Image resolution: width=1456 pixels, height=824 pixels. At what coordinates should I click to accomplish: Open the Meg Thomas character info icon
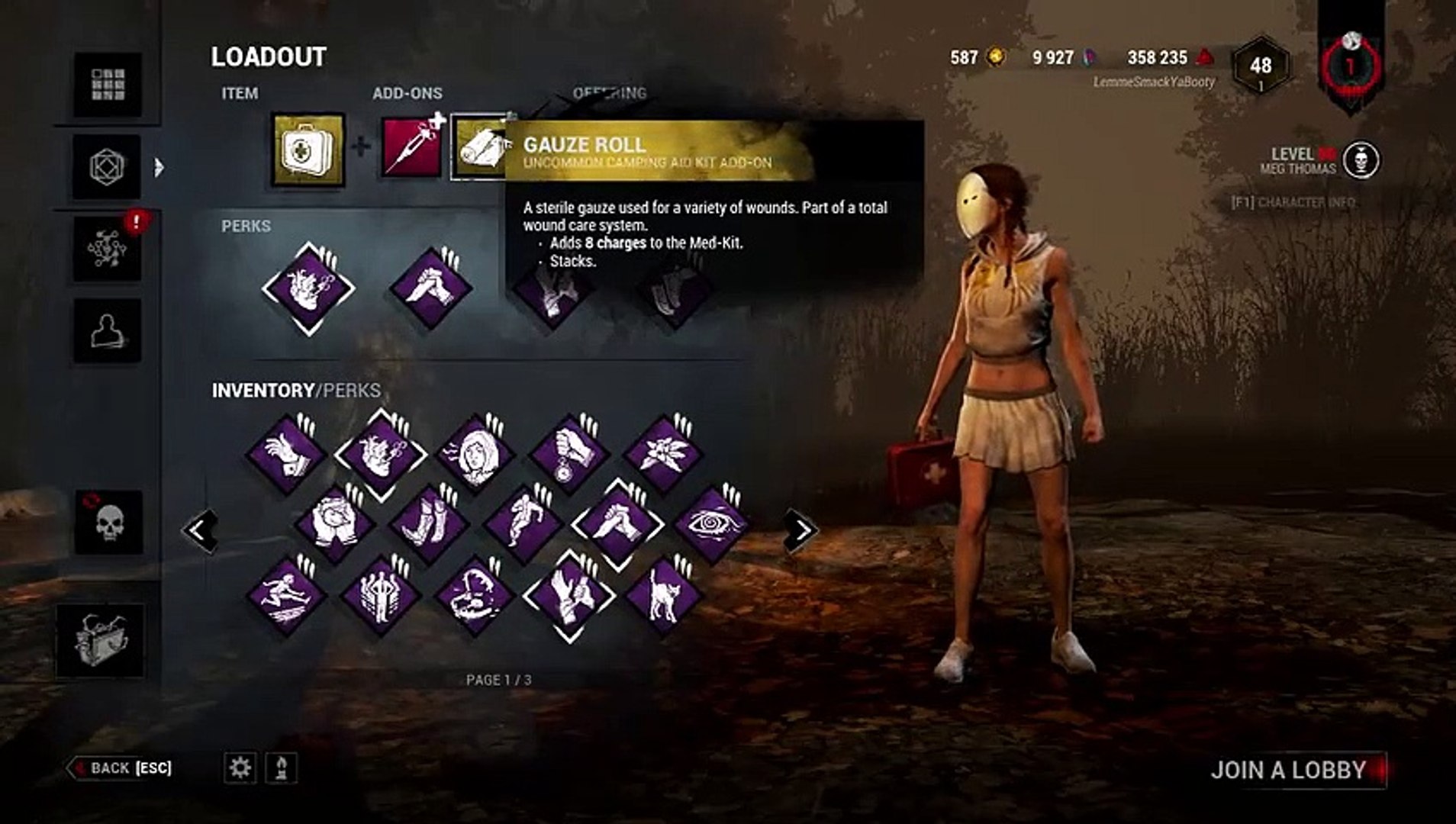click(x=1360, y=160)
